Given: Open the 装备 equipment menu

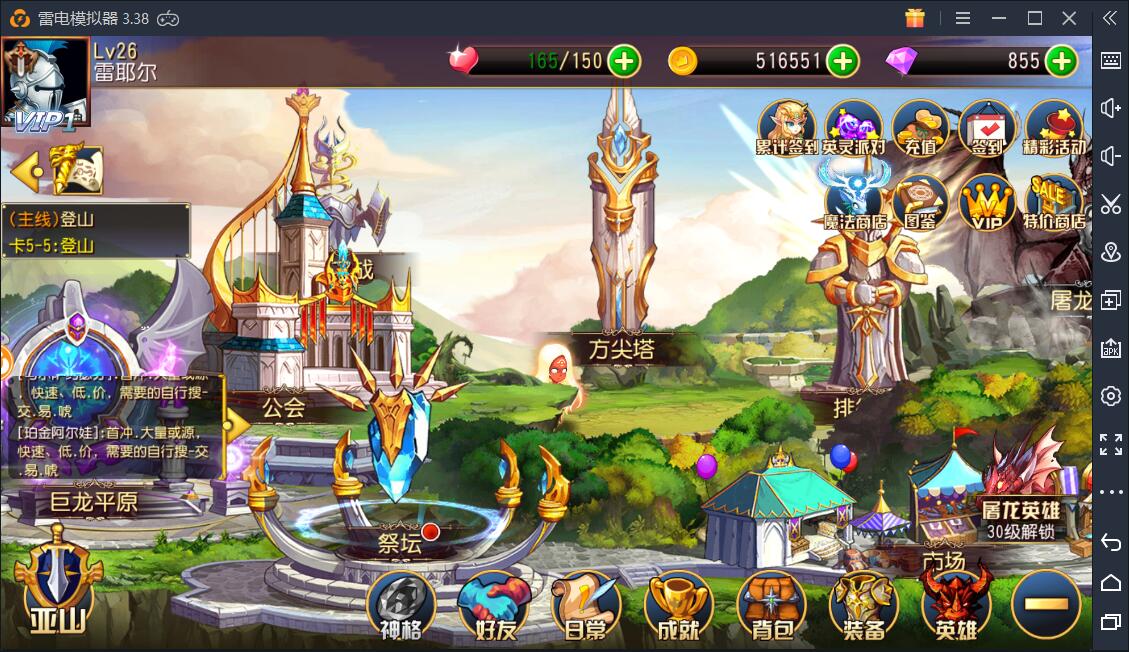Looking at the screenshot, I should click(x=864, y=605).
